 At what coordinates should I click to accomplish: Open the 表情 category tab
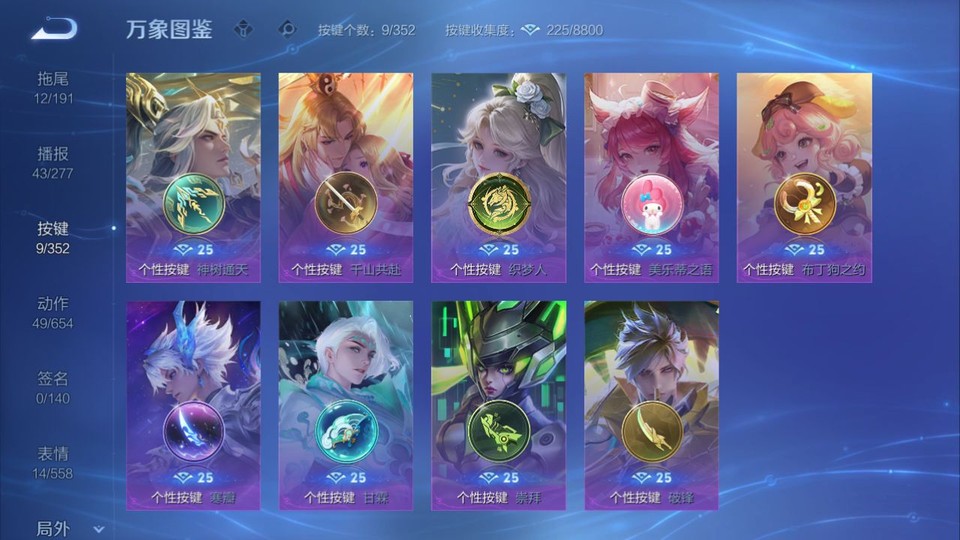(x=54, y=462)
